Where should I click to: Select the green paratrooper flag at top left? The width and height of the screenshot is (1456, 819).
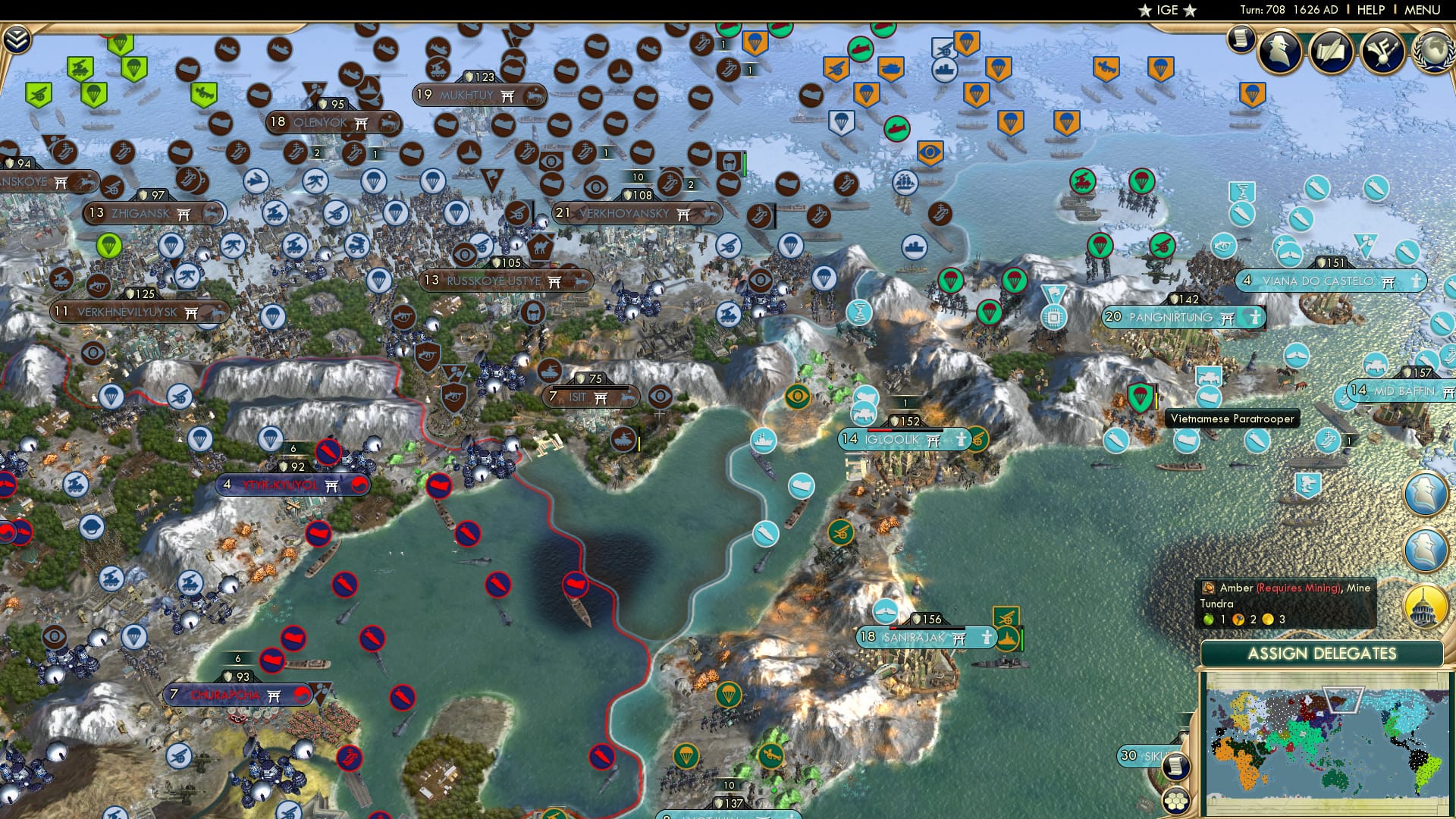coord(134,68)
